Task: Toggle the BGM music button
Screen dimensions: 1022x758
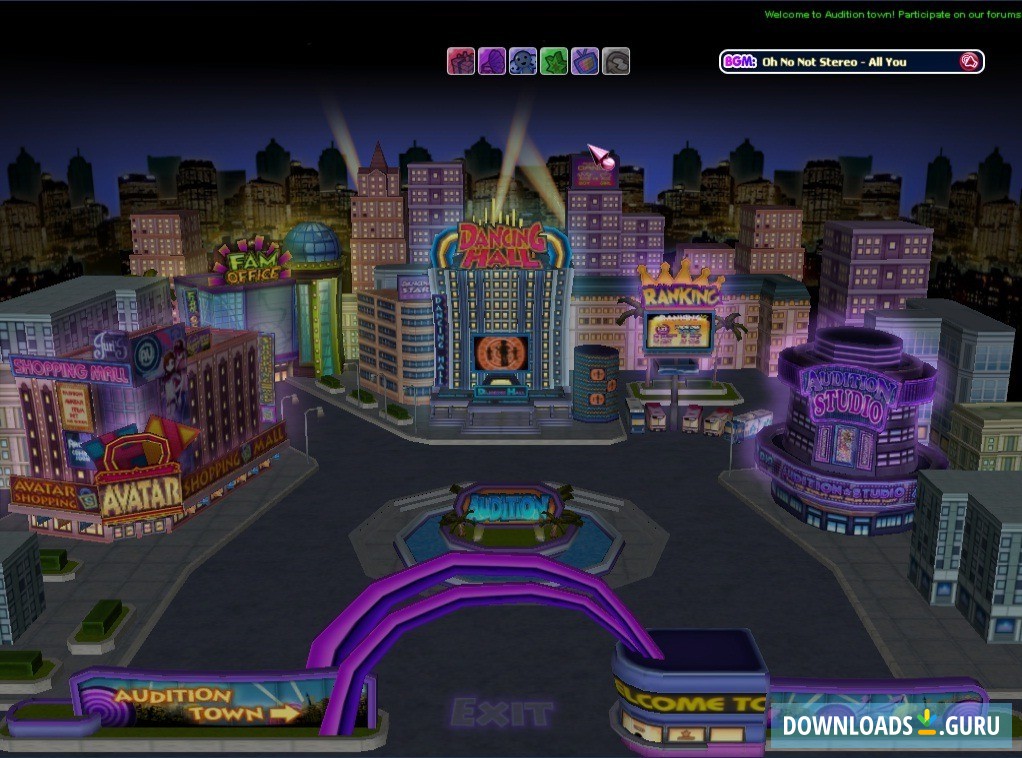Action: tap(968, 62)
